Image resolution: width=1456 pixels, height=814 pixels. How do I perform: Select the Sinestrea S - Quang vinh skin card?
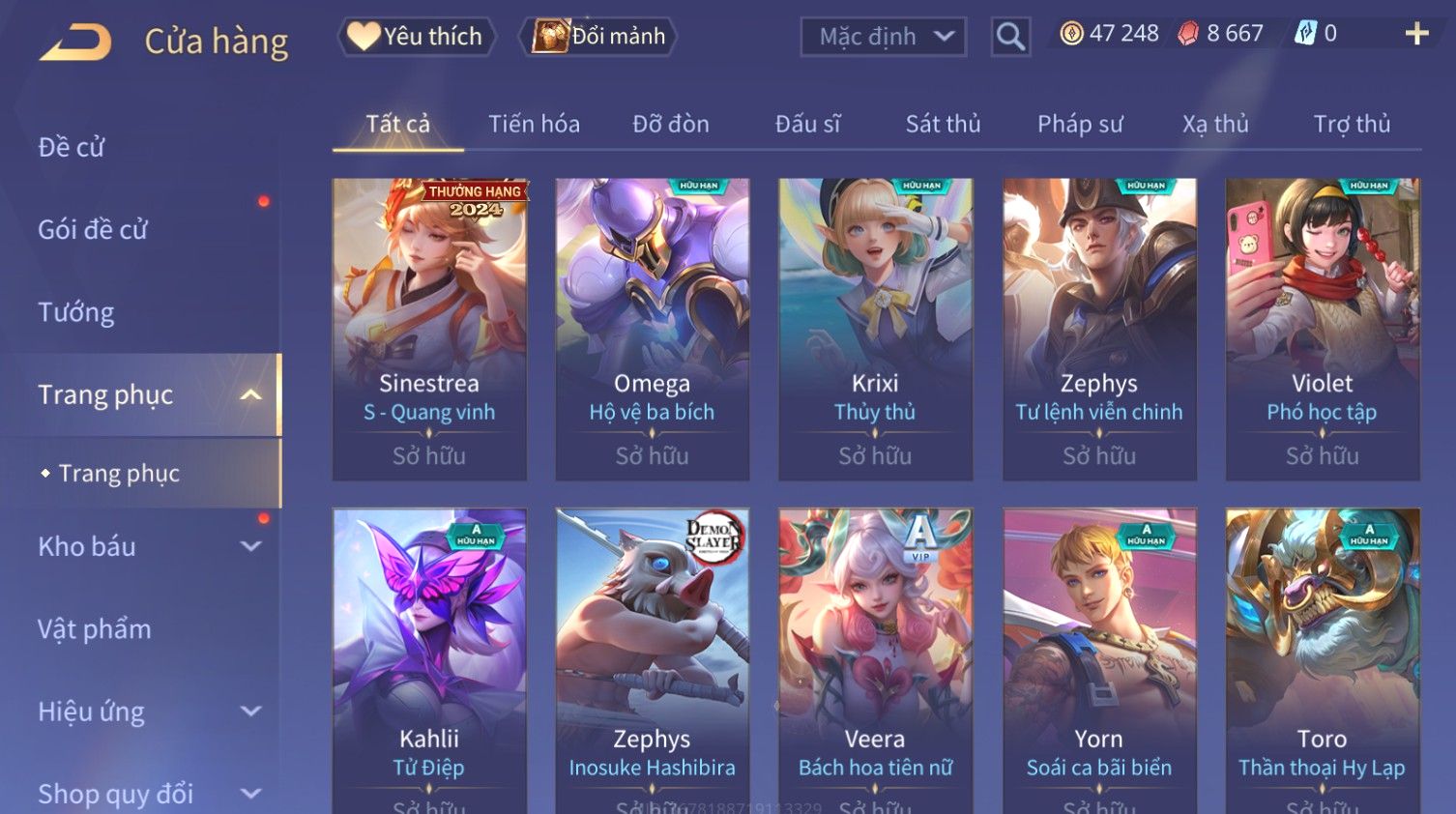click(x=429, y=329)
